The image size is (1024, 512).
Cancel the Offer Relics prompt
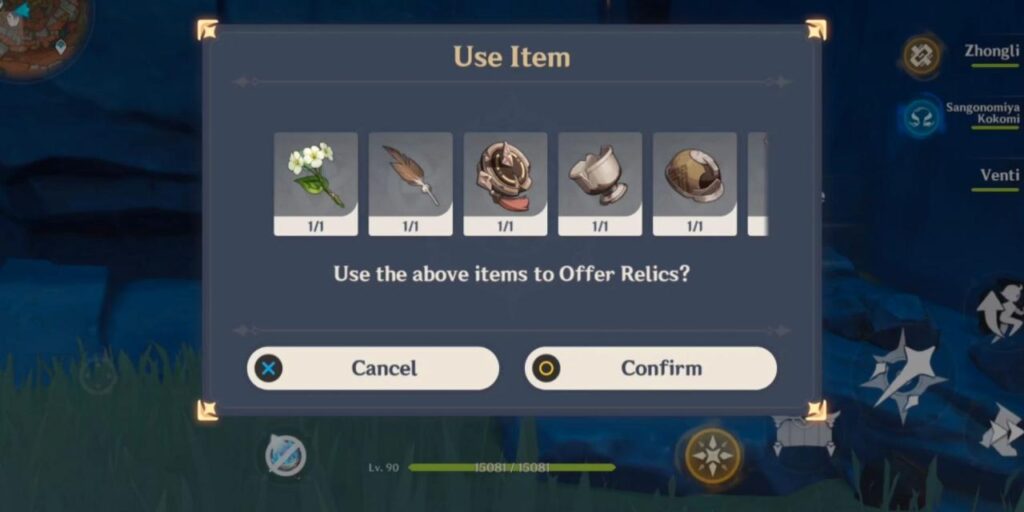(x=372, y=368)
